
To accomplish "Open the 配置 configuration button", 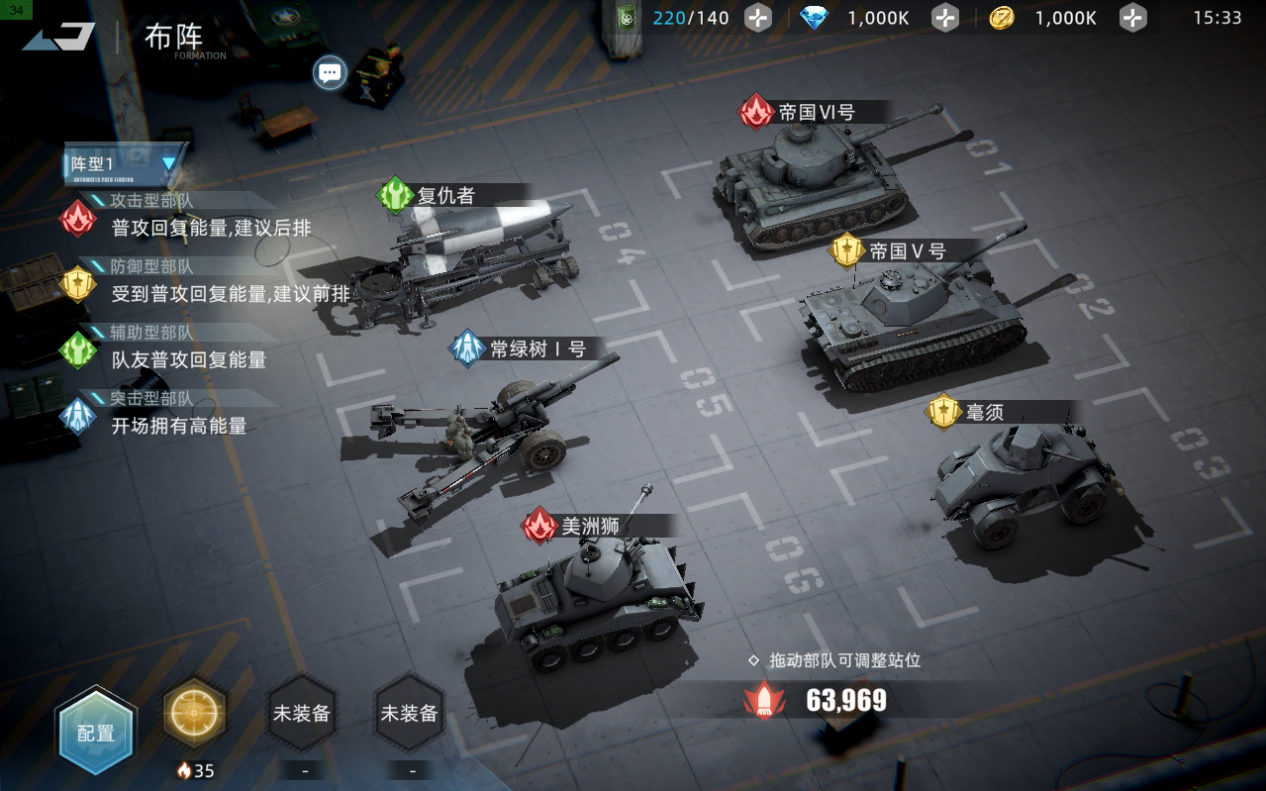I will coord(95,731).
